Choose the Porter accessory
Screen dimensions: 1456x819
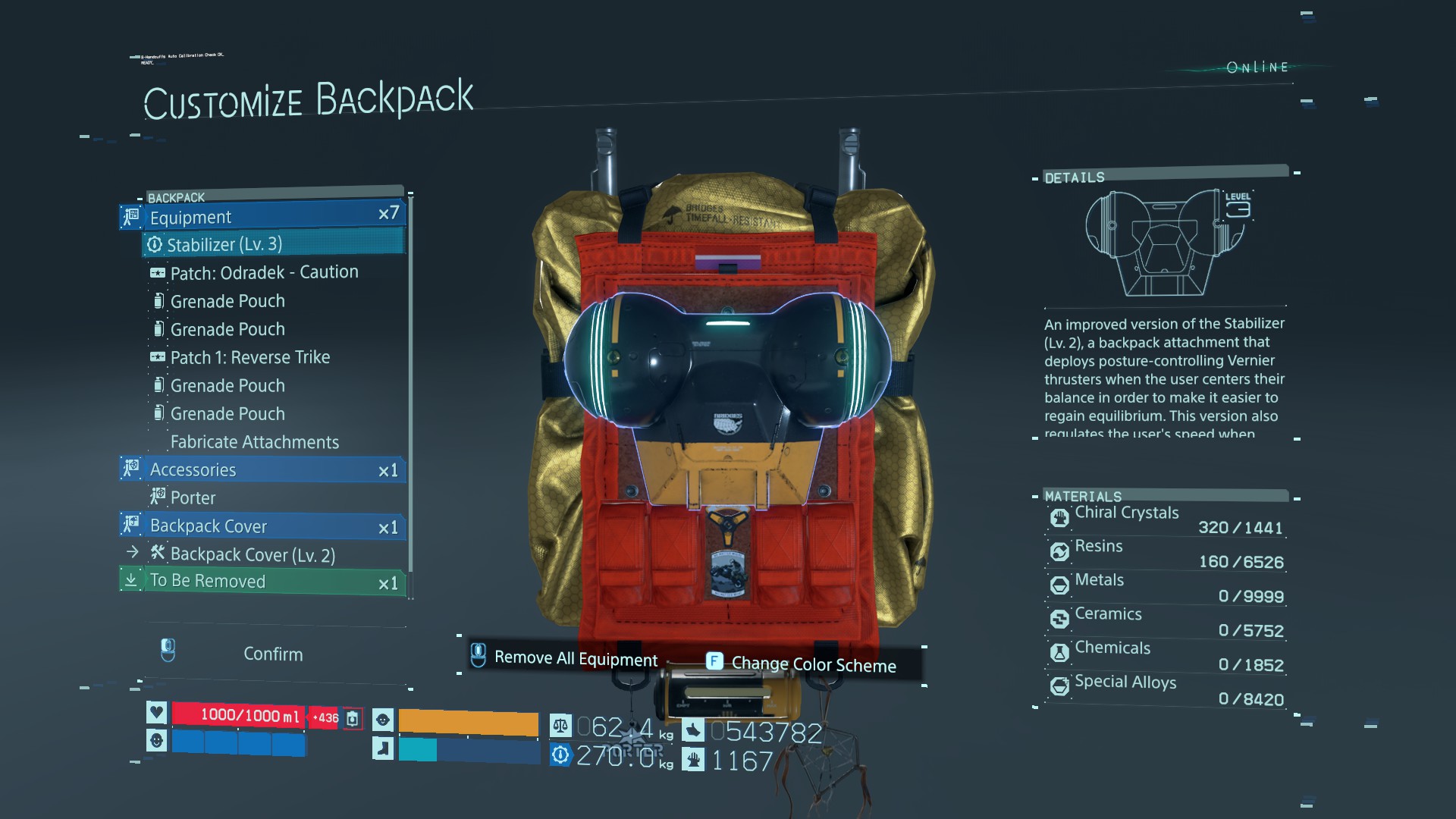click(x=193, y=498)
